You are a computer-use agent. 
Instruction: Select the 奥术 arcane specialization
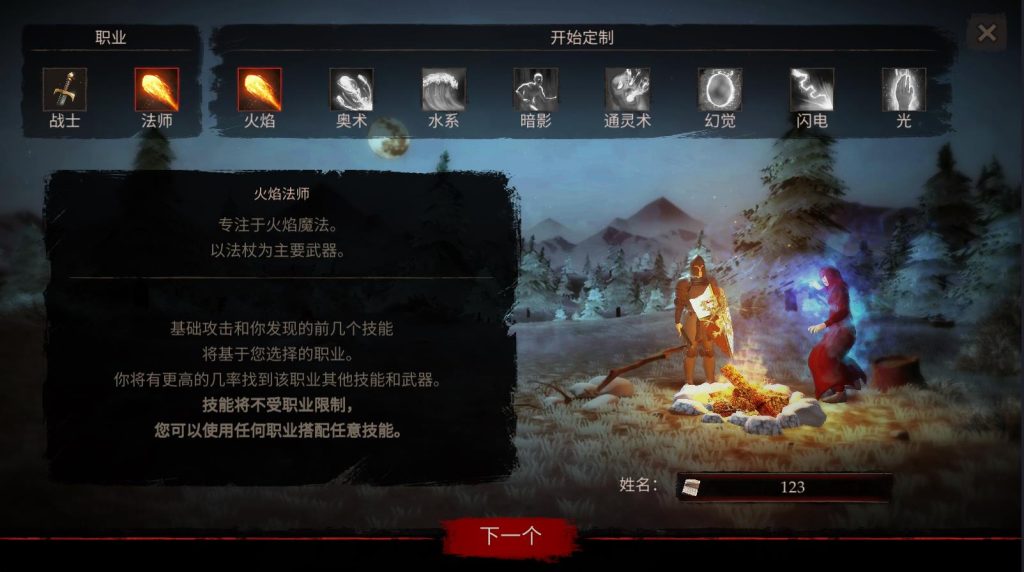[351, 90]
